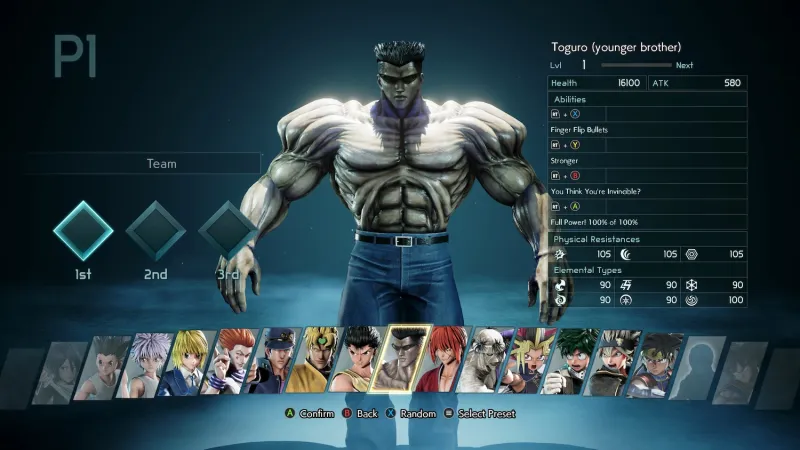Choose the 2nd team slot diamond
800x450 pixels.
pyautogui.click(x=155, y=231)
